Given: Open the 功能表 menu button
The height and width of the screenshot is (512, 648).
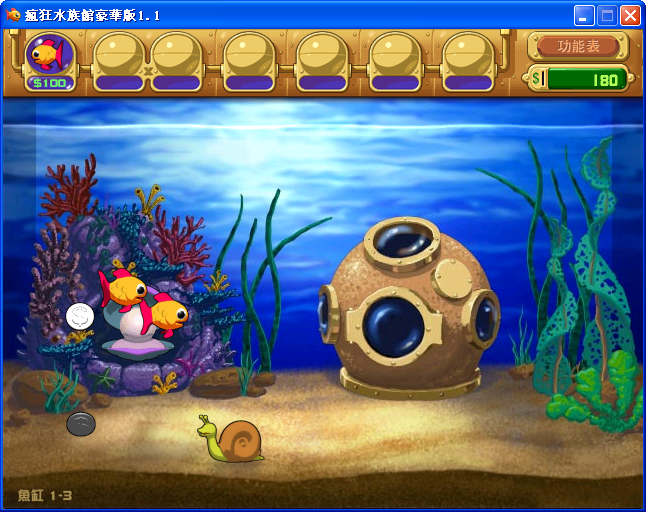Looking at the screenshot, I should pyautogui.click(x=578, y=46).
